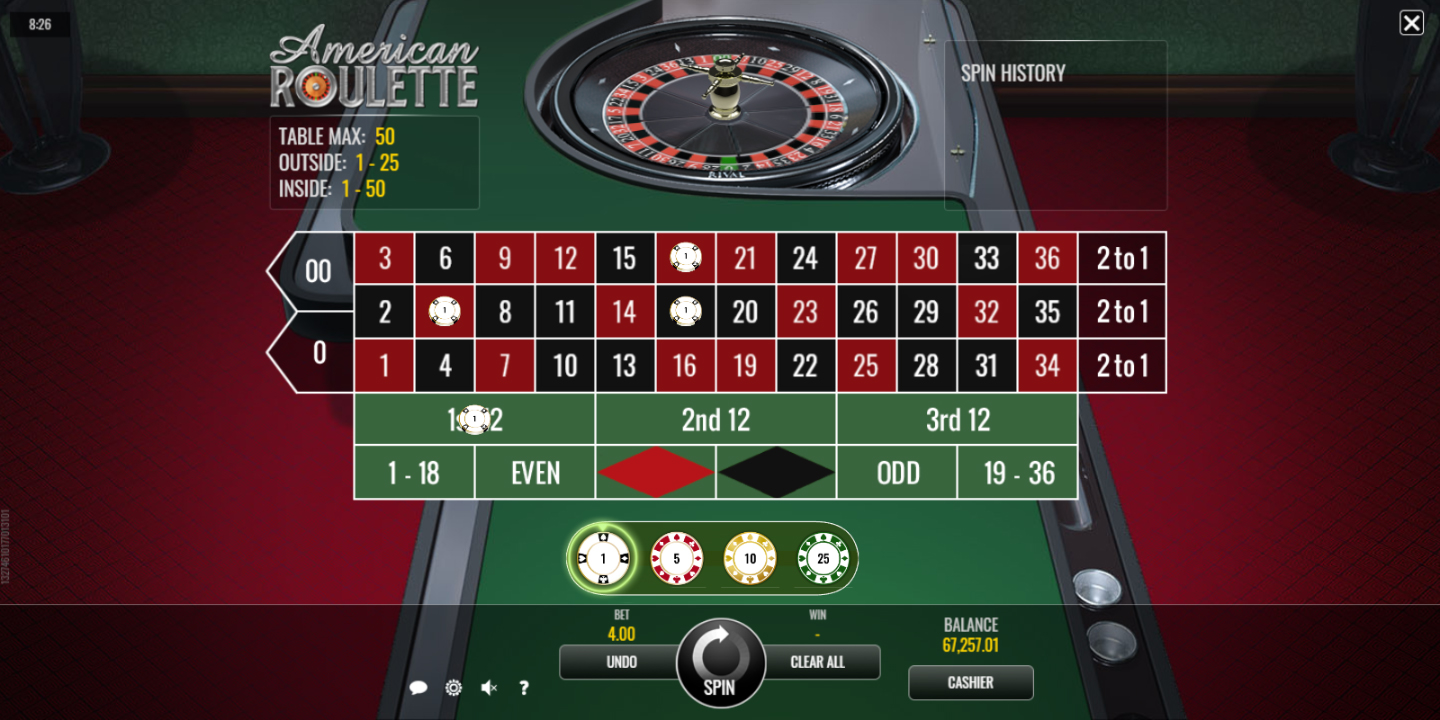The image size is (1440, 720).
Task: Choose the 10 value chip
Action: (x=750, y=558)
